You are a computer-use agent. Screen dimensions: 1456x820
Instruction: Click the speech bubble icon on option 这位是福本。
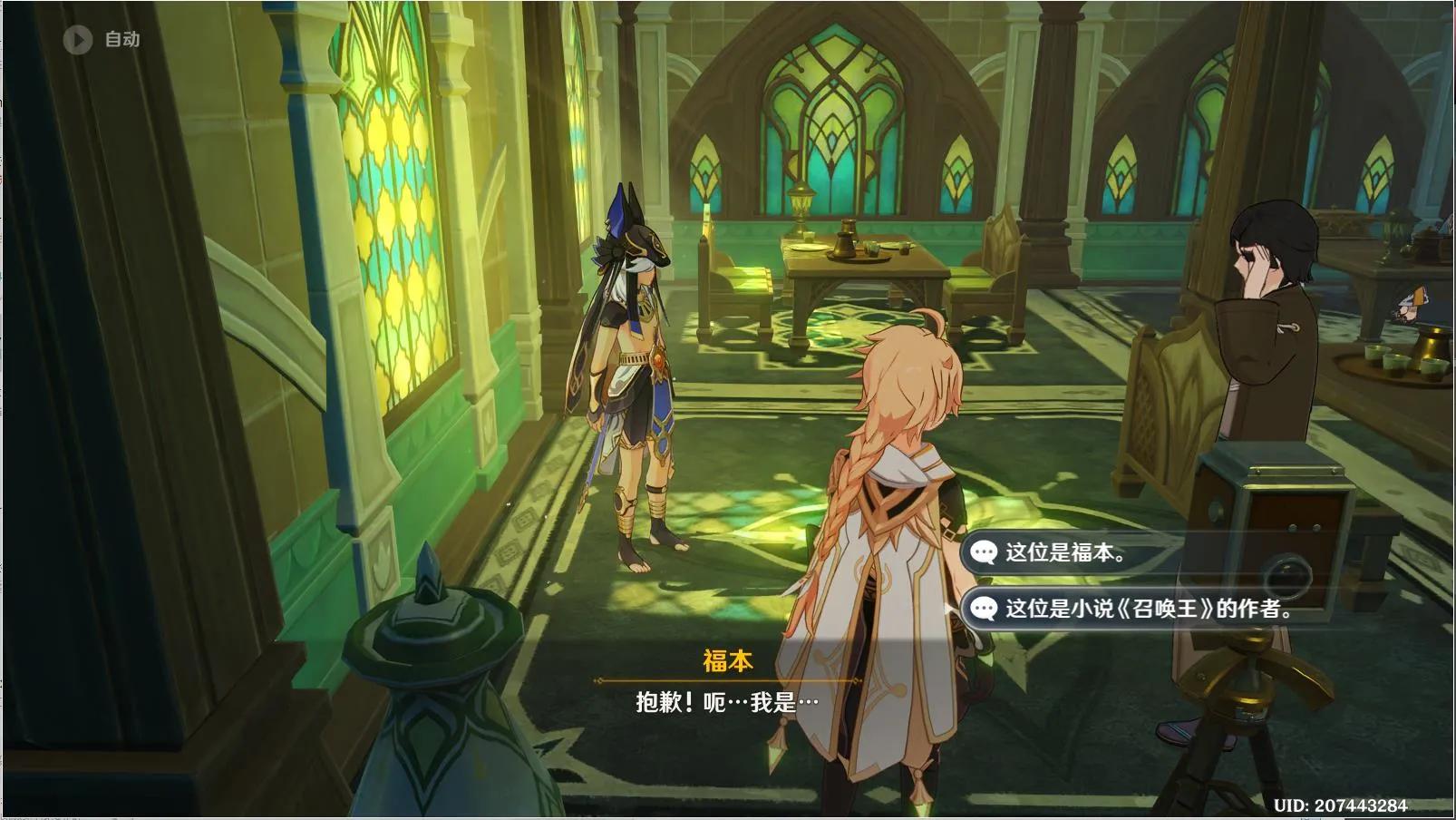coord(984,548)
